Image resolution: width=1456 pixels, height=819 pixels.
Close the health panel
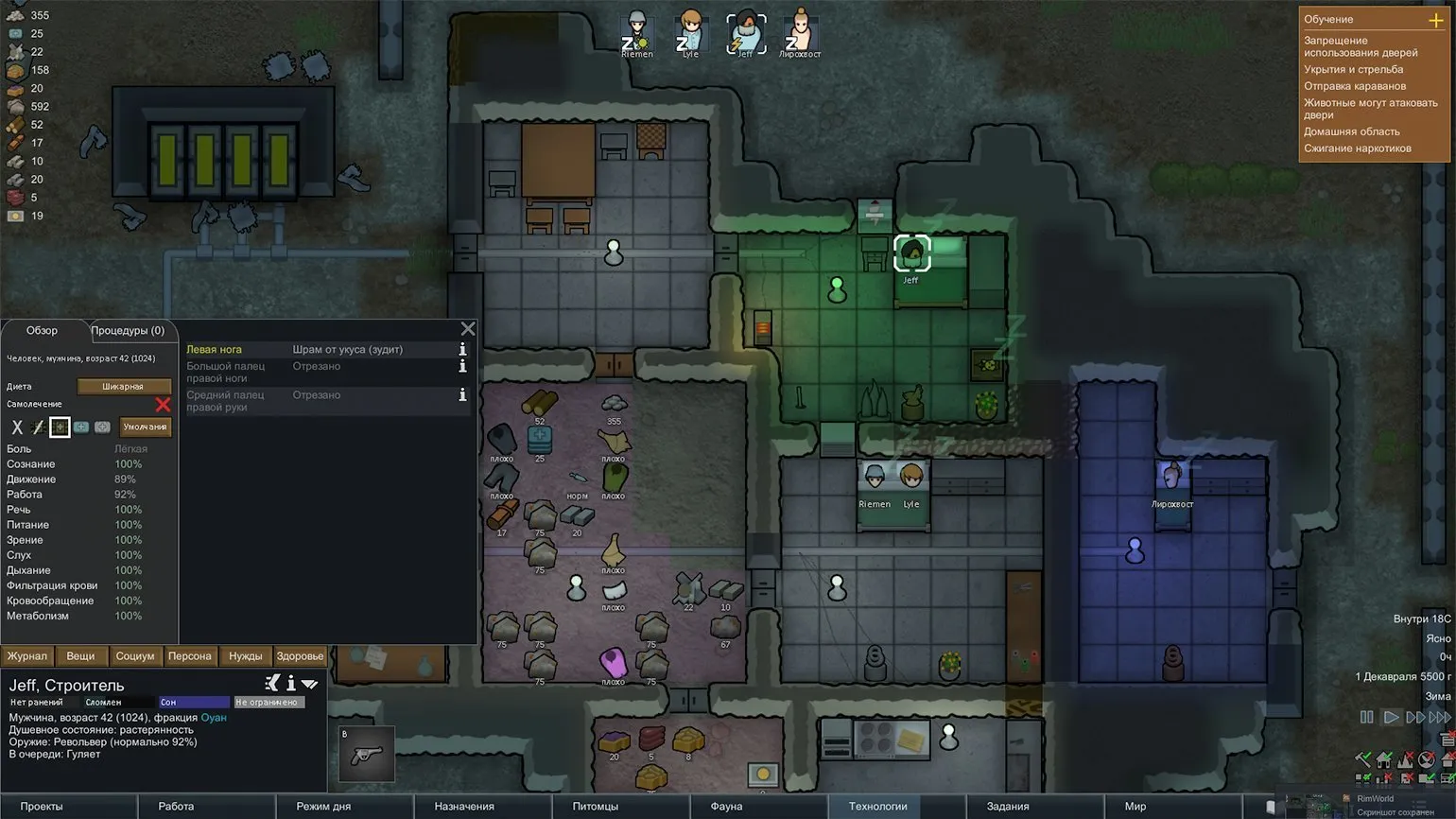468,329
